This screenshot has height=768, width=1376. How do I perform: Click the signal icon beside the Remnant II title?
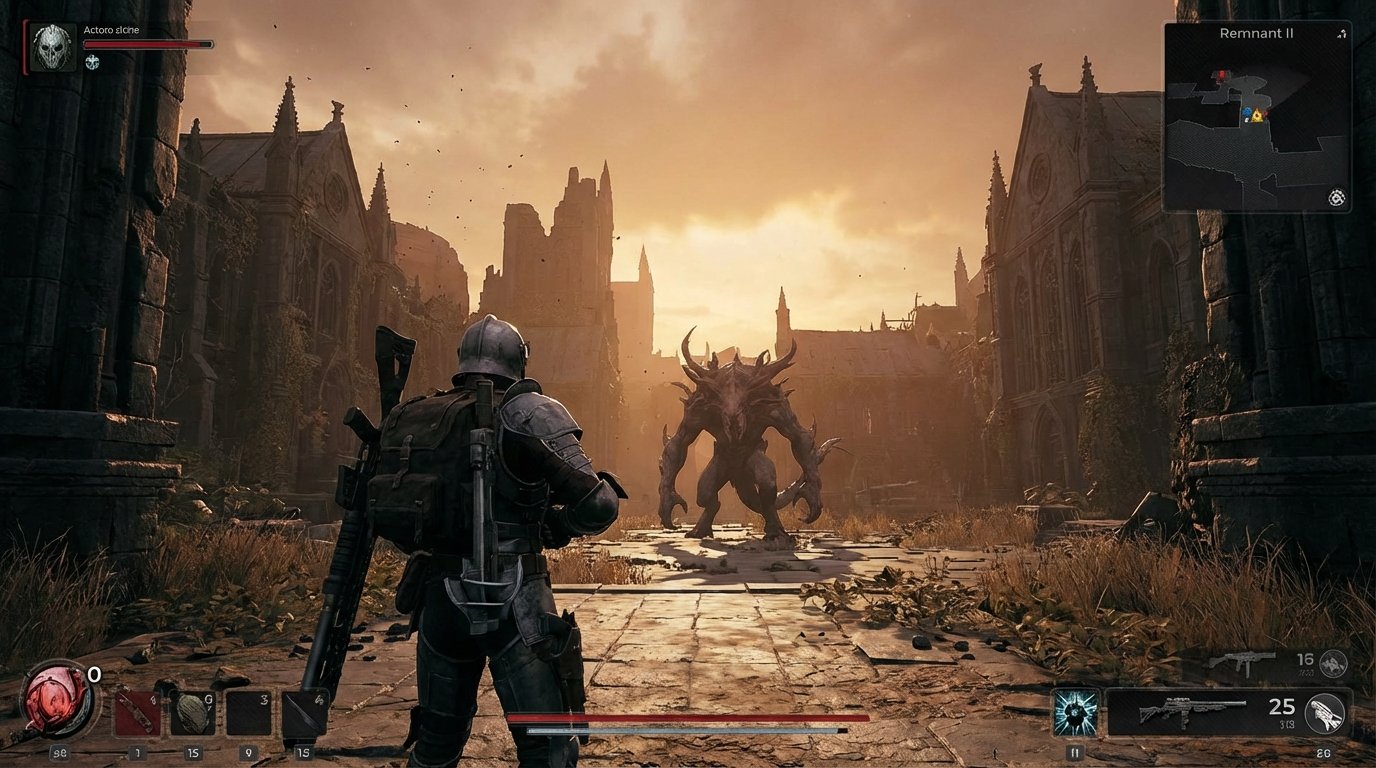[1342, 33]
